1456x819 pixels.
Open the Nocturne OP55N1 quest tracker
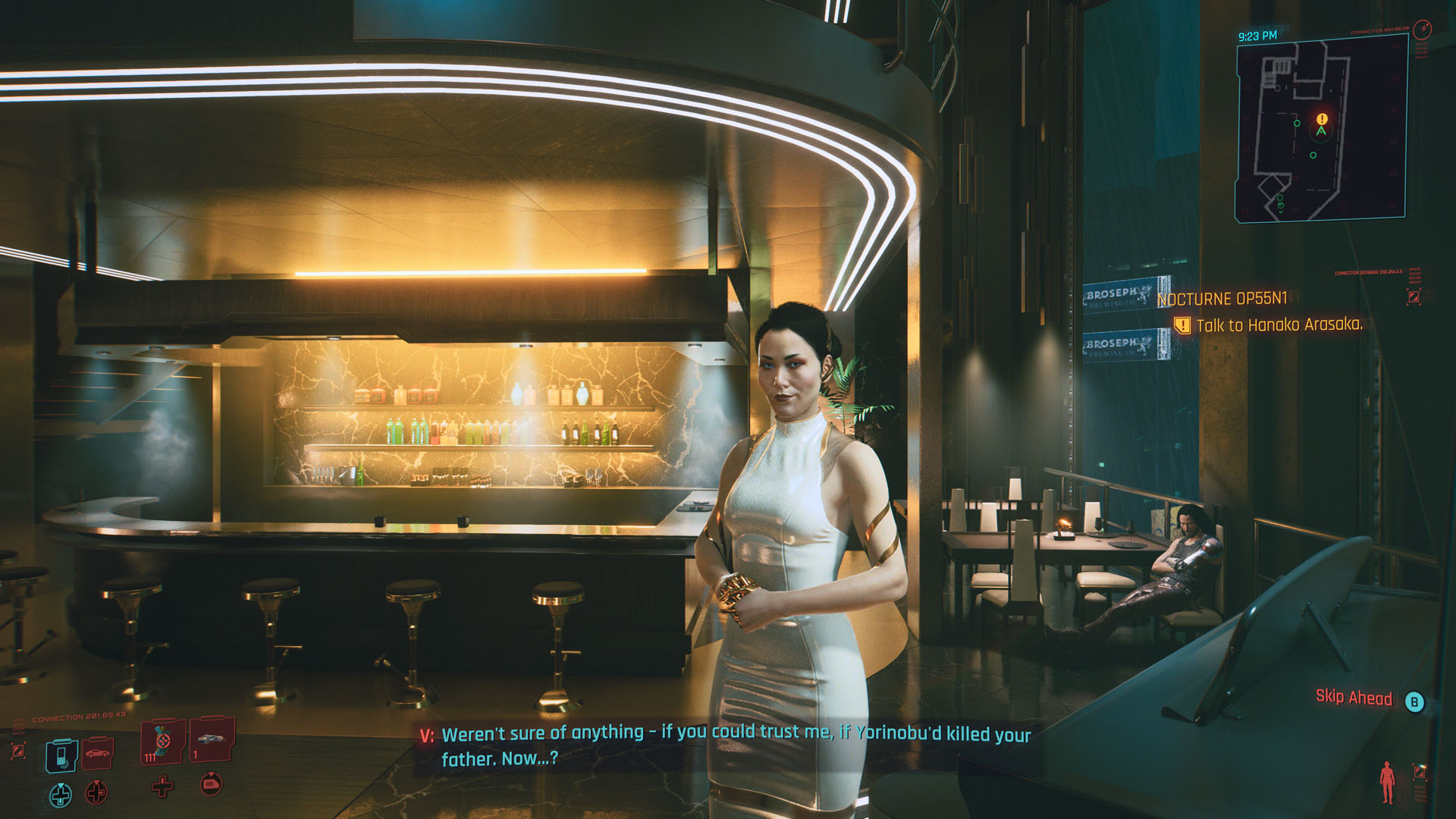(1222, 299)
